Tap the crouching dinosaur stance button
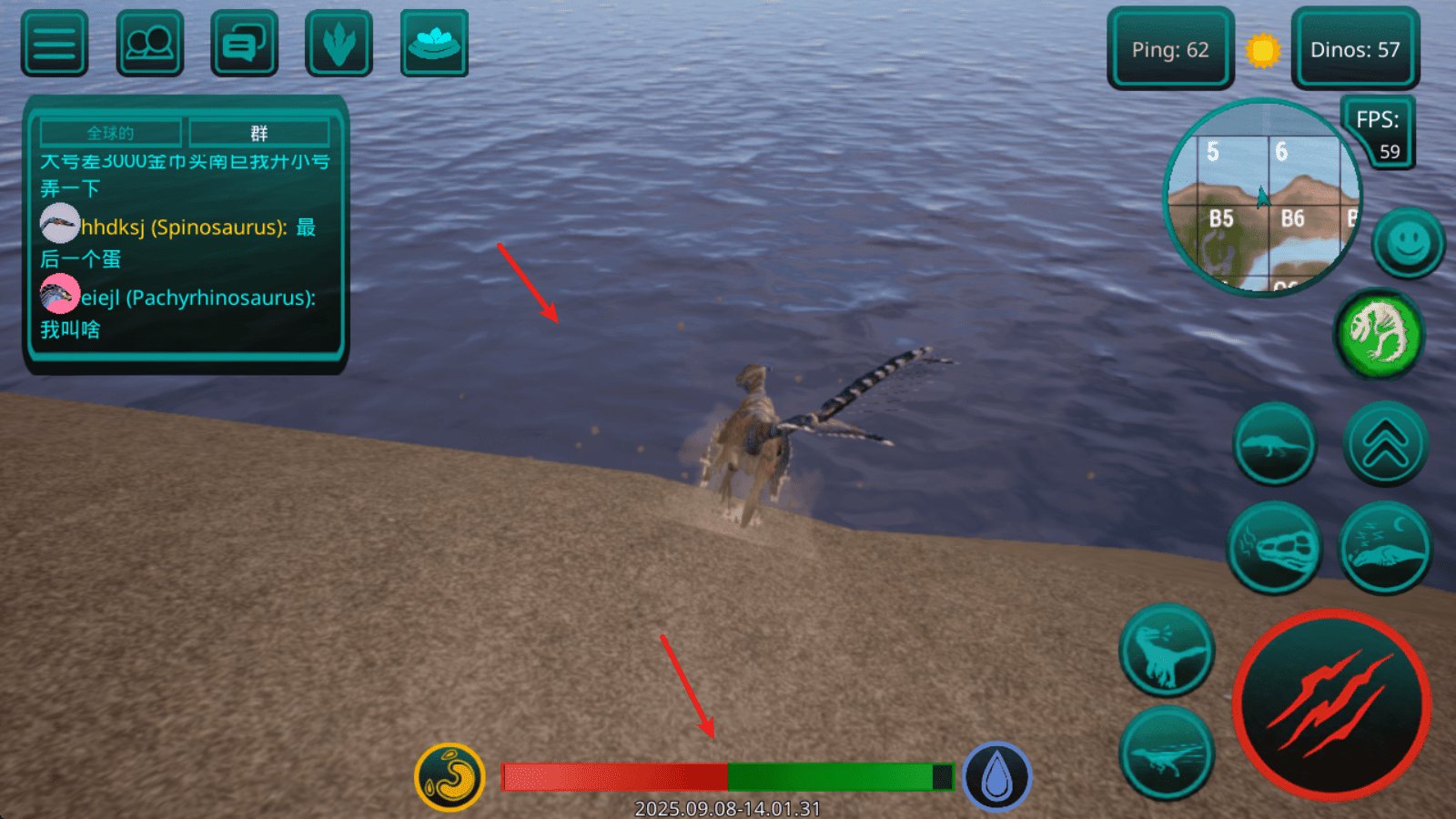Screen dimensions: 1456x819 tap(1274, 444)
